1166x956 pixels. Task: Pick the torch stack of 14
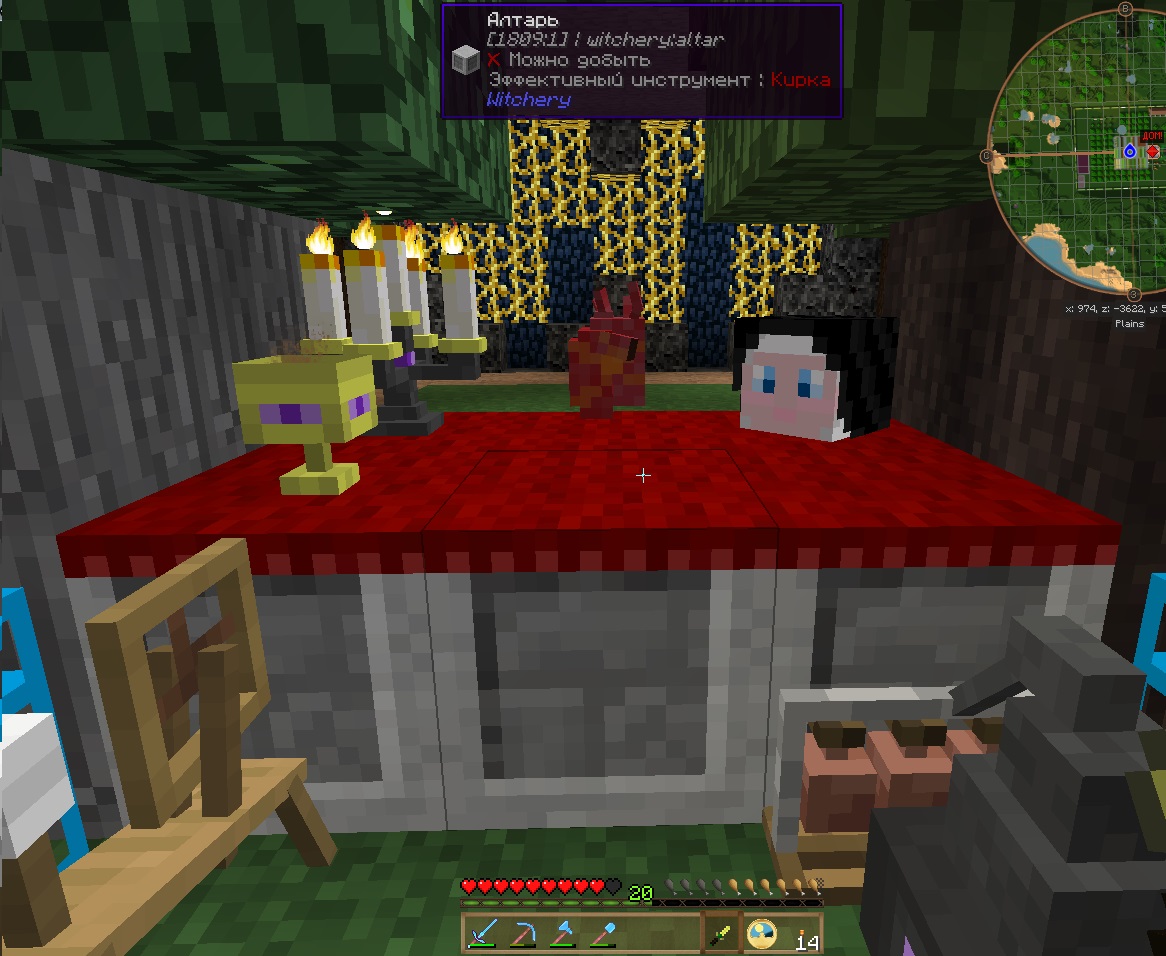[x=802, y=934]
